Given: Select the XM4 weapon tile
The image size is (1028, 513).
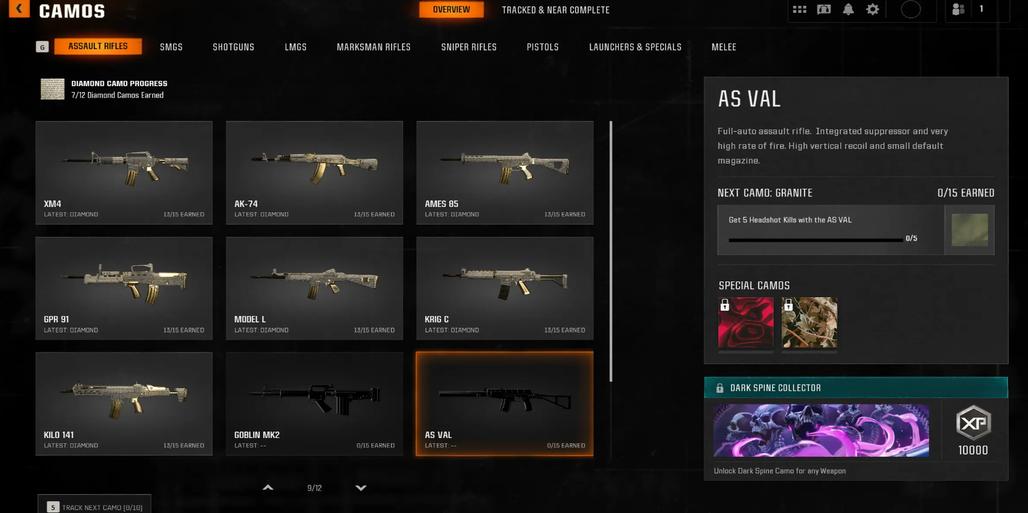Looking at the screenshot, I should point(124,172).
